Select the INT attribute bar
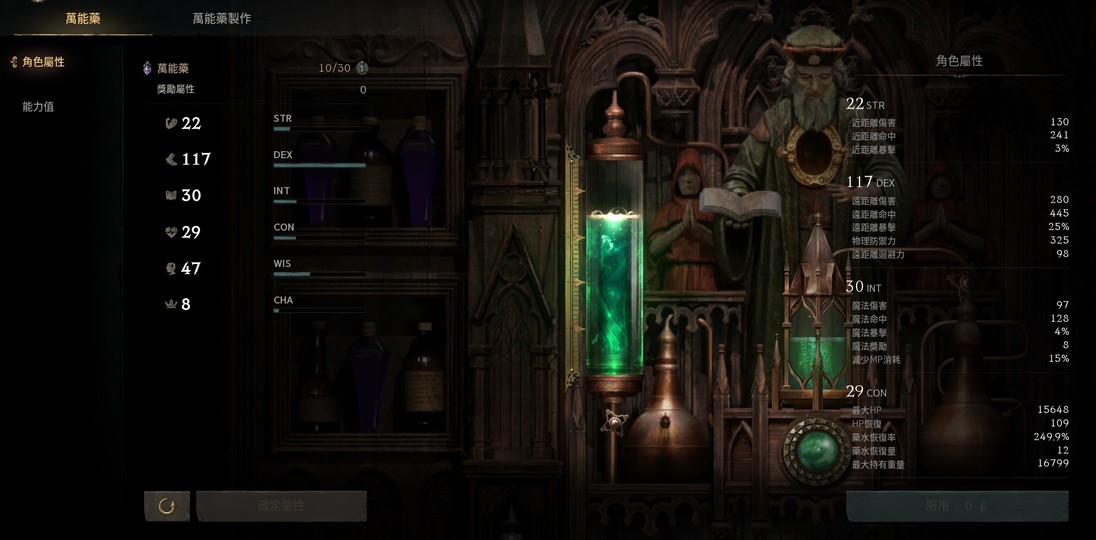1096x540 pixels. [x=319, y=201]
